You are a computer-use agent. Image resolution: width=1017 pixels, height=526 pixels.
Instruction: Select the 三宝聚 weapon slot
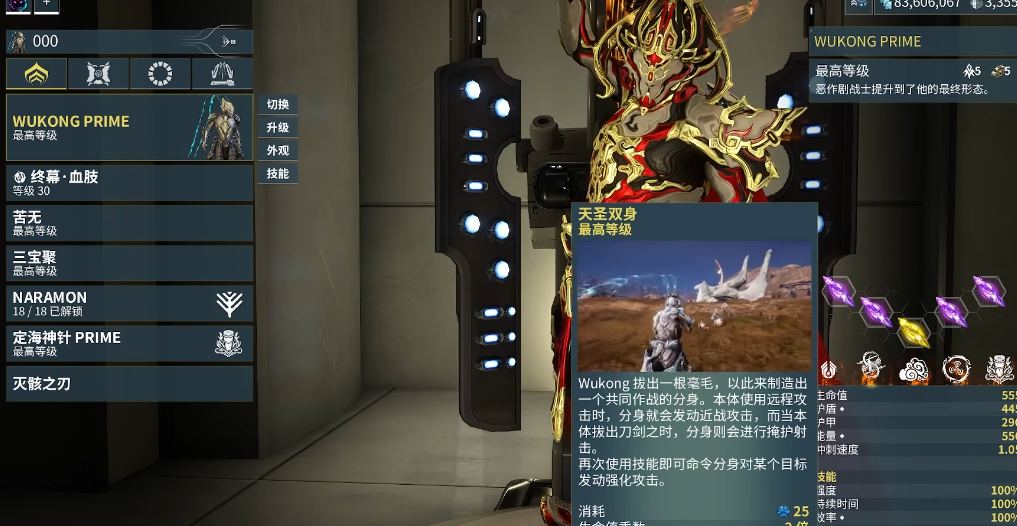pos(129,263)
